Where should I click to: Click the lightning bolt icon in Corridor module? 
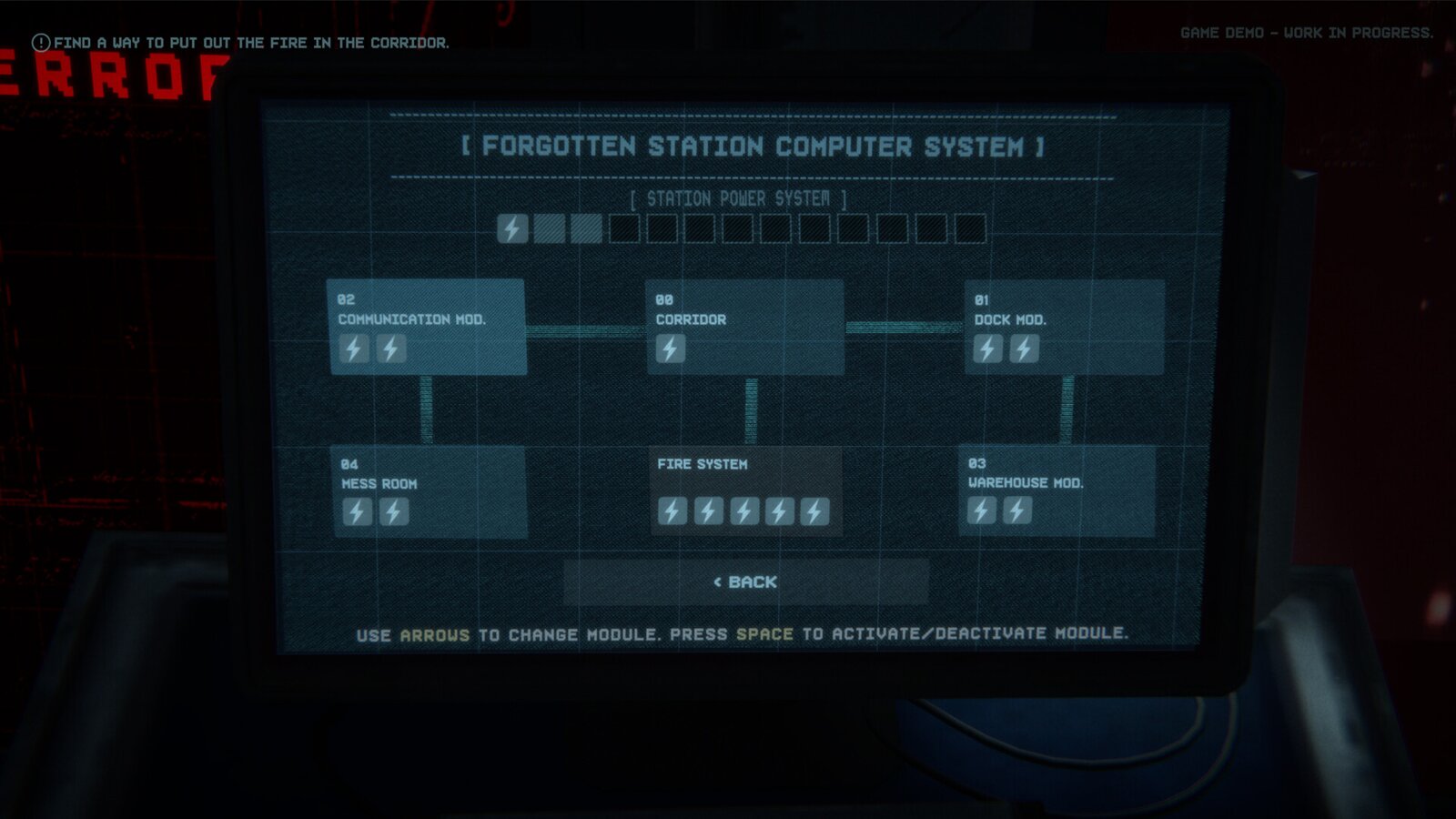point(671,349)
